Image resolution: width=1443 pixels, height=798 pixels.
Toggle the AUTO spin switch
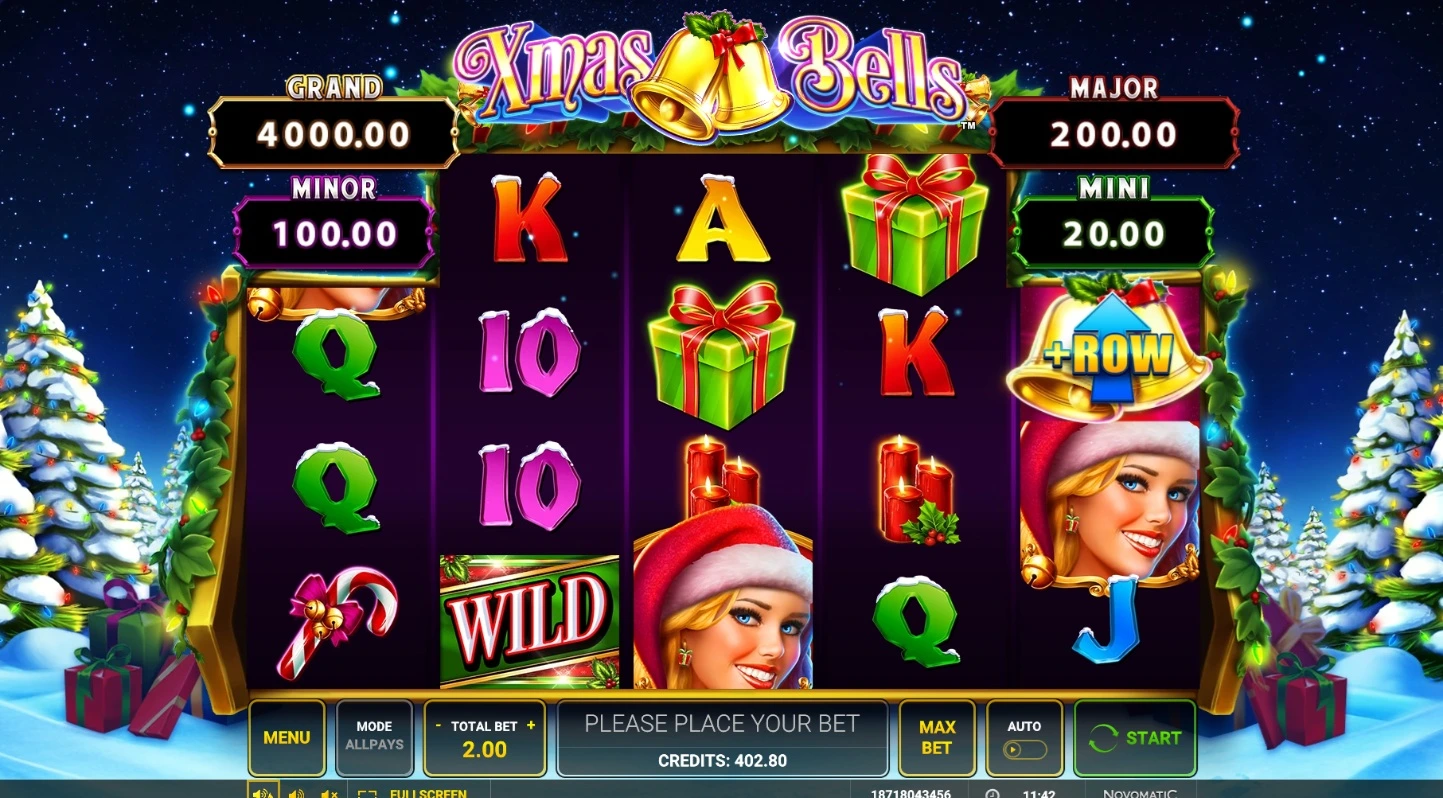pos(1024,749)
